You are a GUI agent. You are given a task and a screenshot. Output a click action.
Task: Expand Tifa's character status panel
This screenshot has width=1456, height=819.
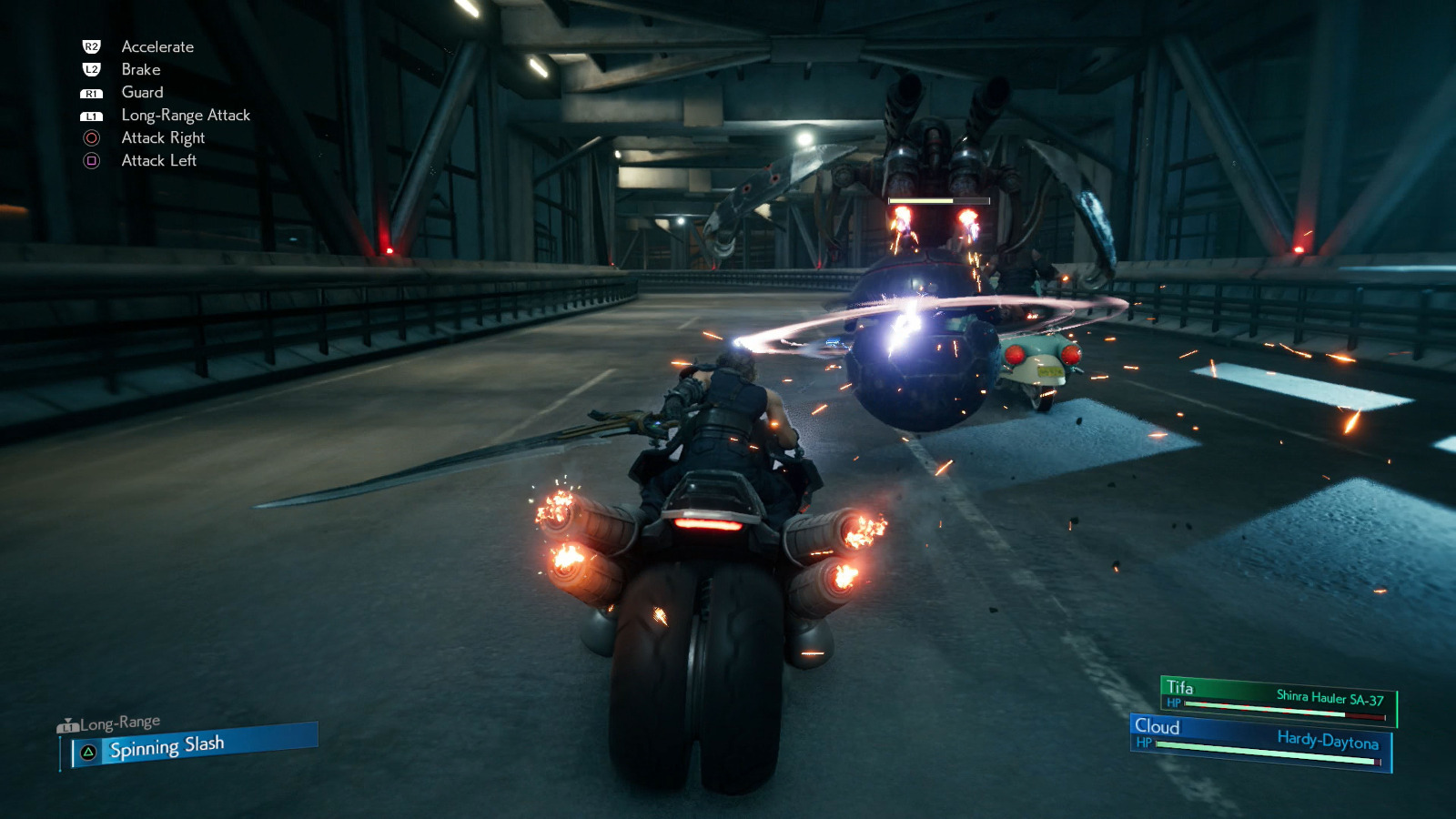[x=1274, y=695]
